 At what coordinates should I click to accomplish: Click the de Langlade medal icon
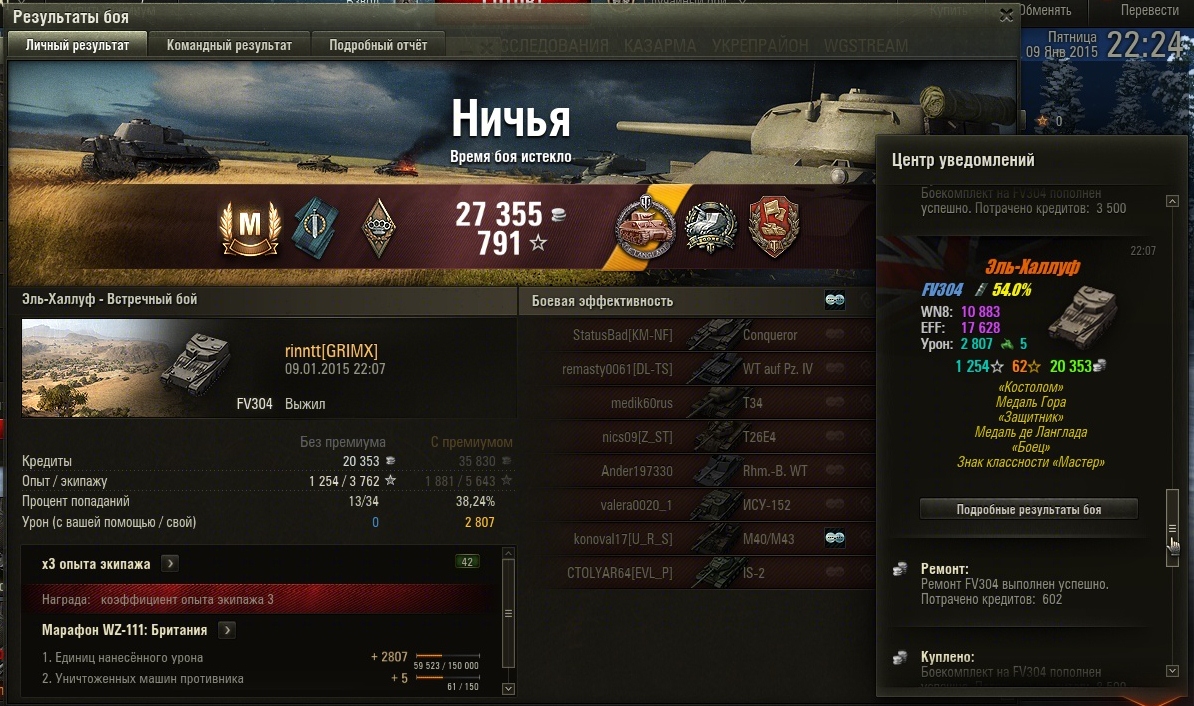(645, 226)
